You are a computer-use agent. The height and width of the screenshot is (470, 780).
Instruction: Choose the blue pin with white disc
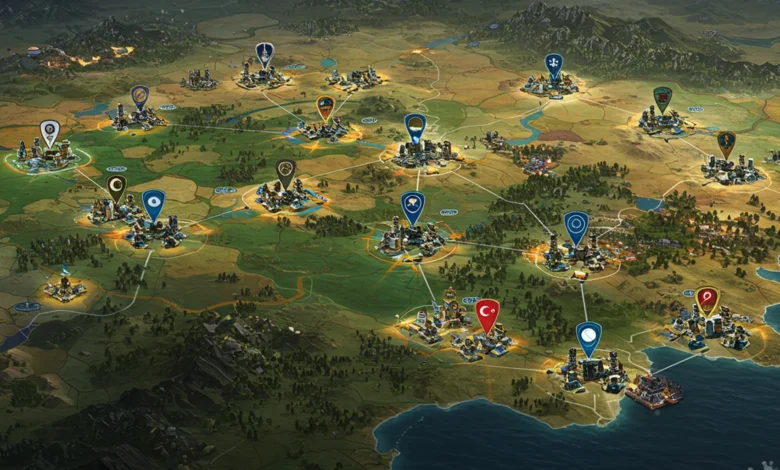[x=589, y=336]
